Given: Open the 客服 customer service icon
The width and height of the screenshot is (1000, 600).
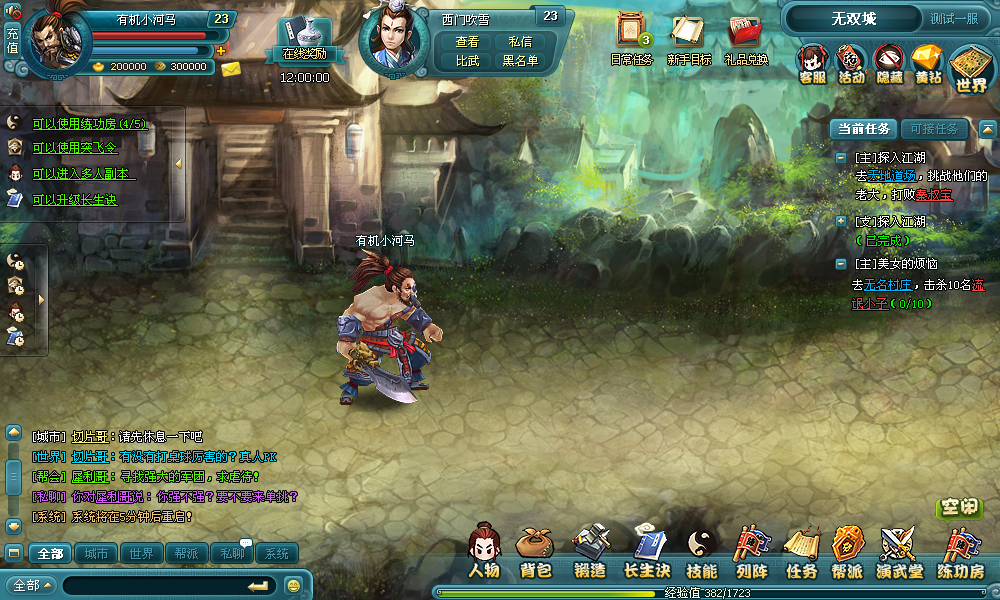Looking at the screenshot, I should [x=813, y=63].
